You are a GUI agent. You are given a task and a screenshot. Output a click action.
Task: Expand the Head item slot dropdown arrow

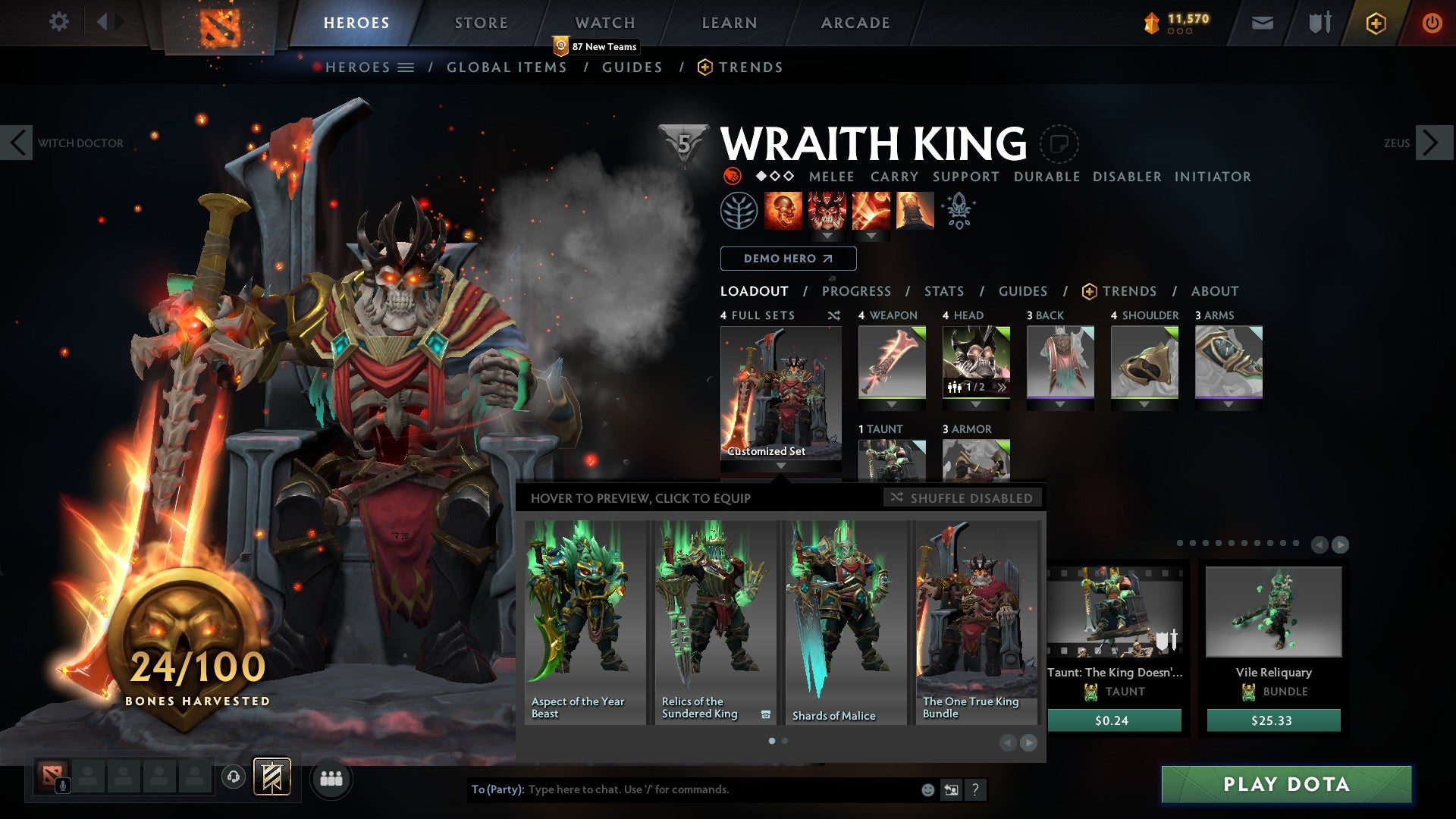click(x=977, y=404)
